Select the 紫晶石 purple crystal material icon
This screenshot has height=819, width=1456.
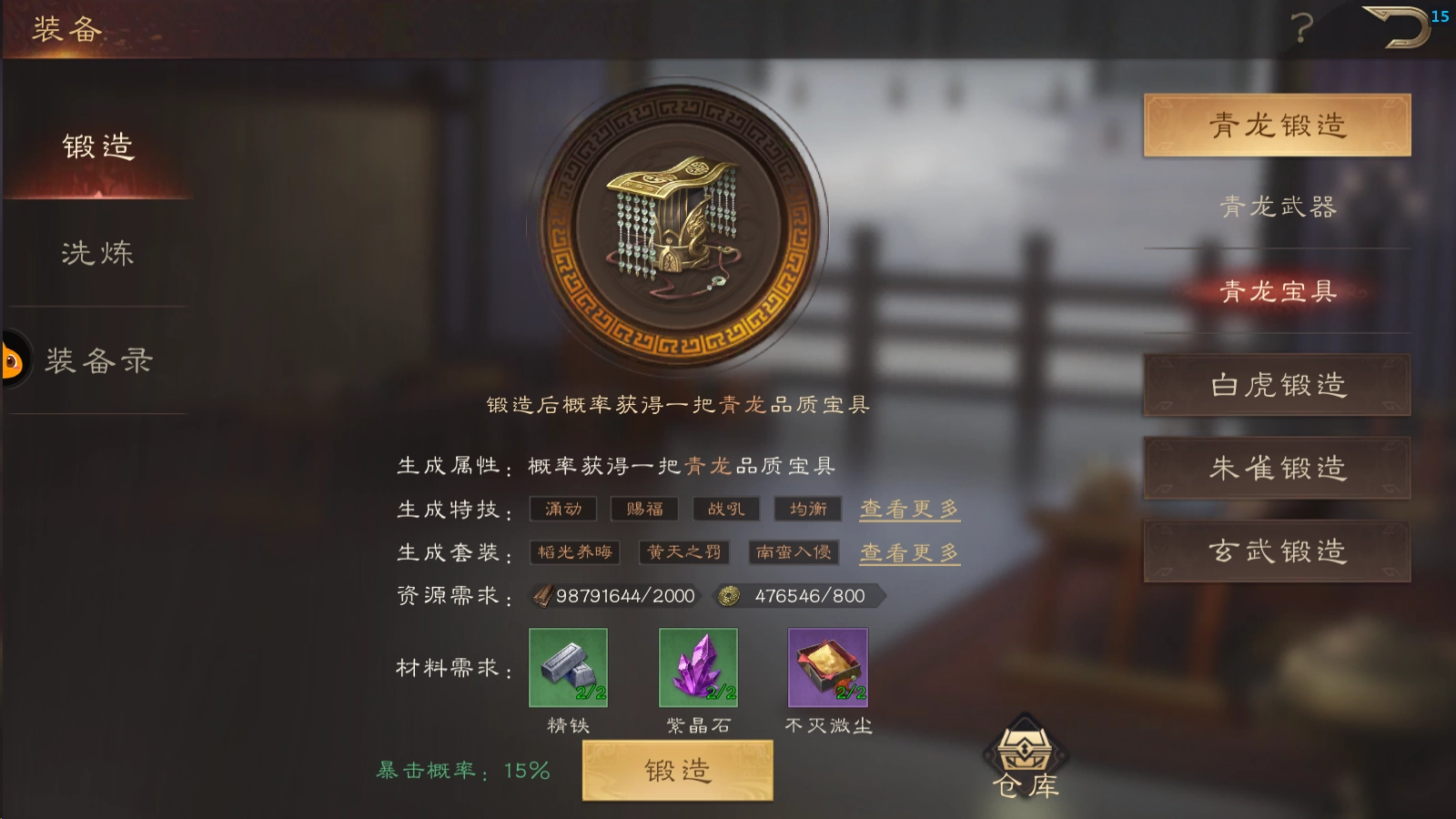(696, 672)
